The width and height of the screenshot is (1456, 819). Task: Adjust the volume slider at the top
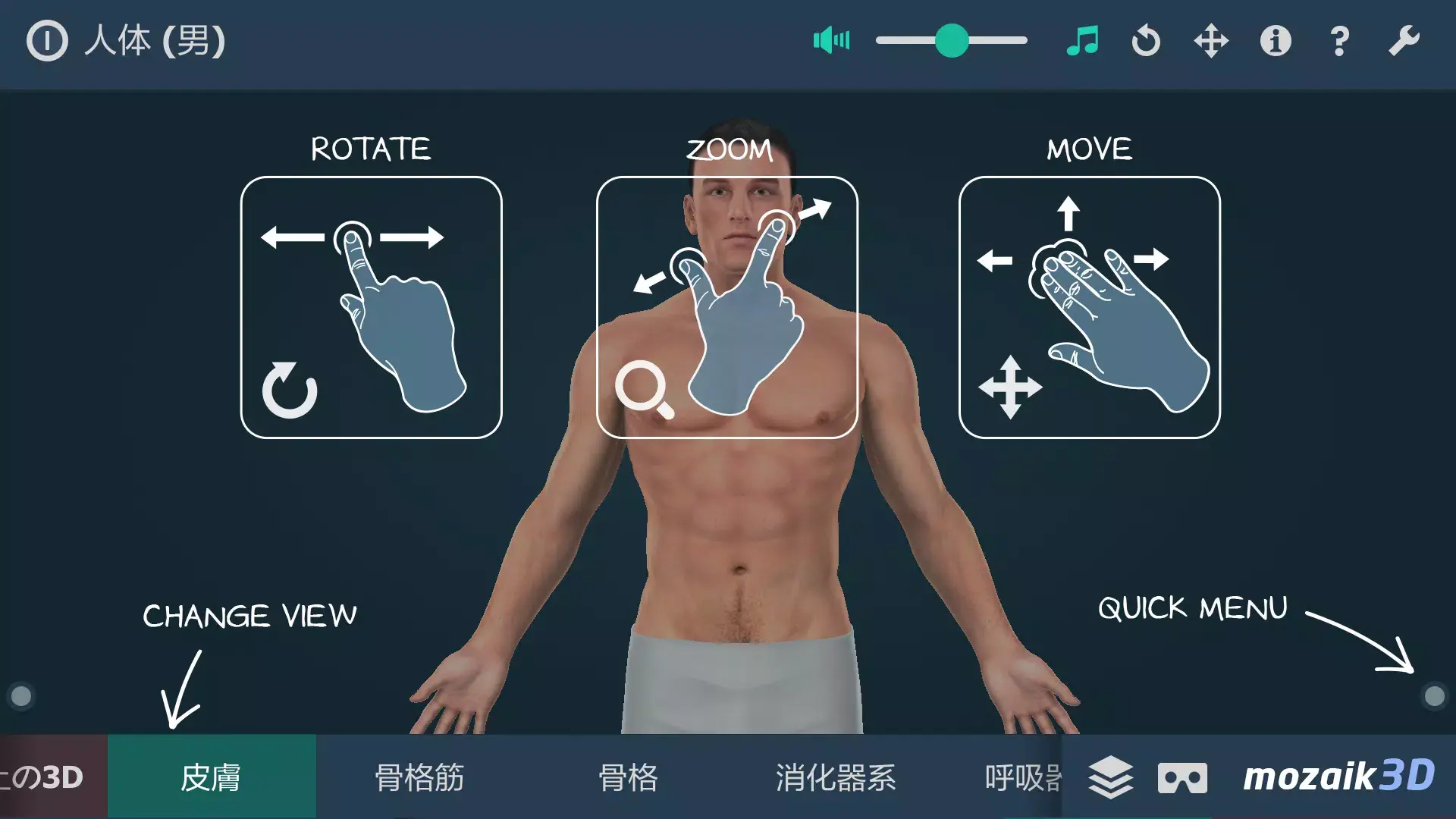(952, 41)
